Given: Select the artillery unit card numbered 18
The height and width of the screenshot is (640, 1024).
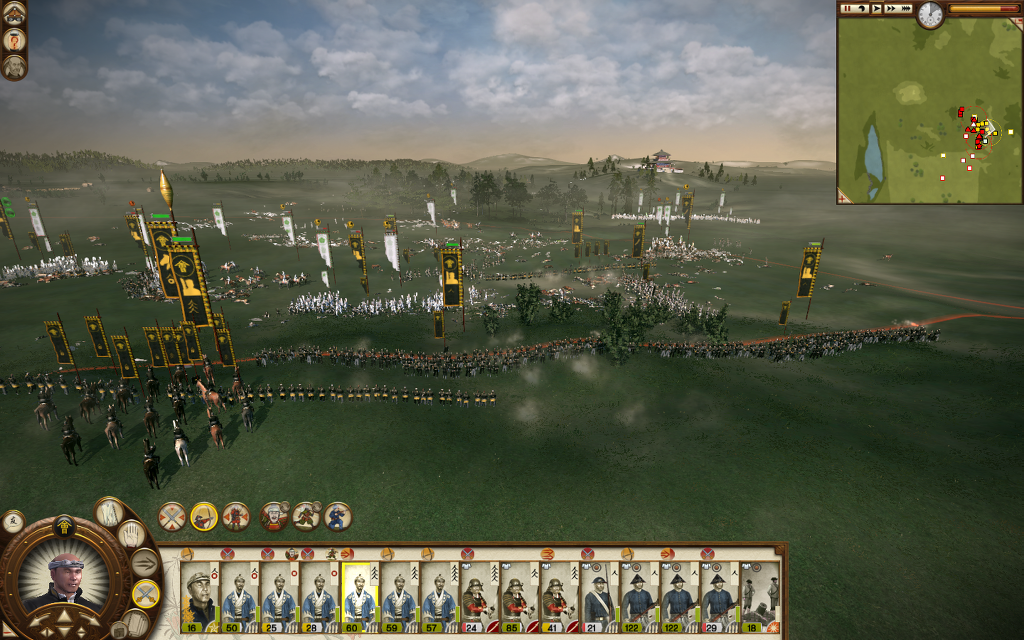Looking at the screenshot, I should tap(759, 595).
